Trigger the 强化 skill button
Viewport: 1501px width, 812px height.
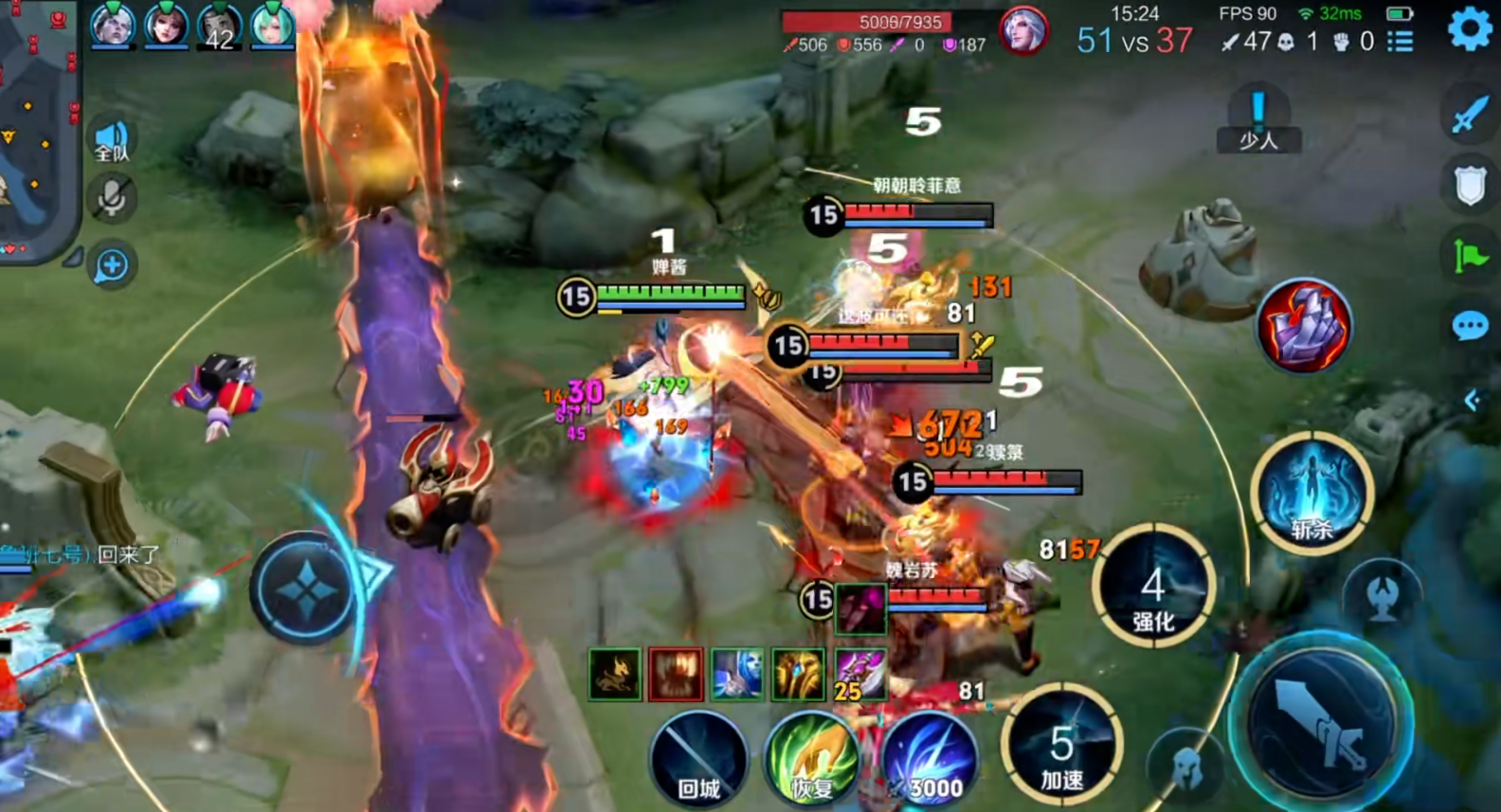(x=1153, y=587)
